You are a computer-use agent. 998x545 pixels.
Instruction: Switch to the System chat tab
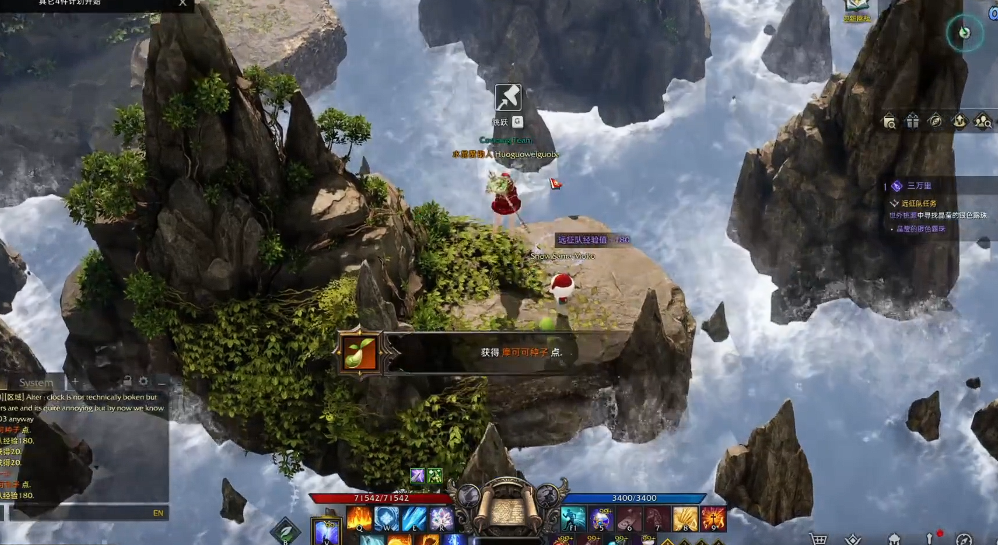[37, 382]
